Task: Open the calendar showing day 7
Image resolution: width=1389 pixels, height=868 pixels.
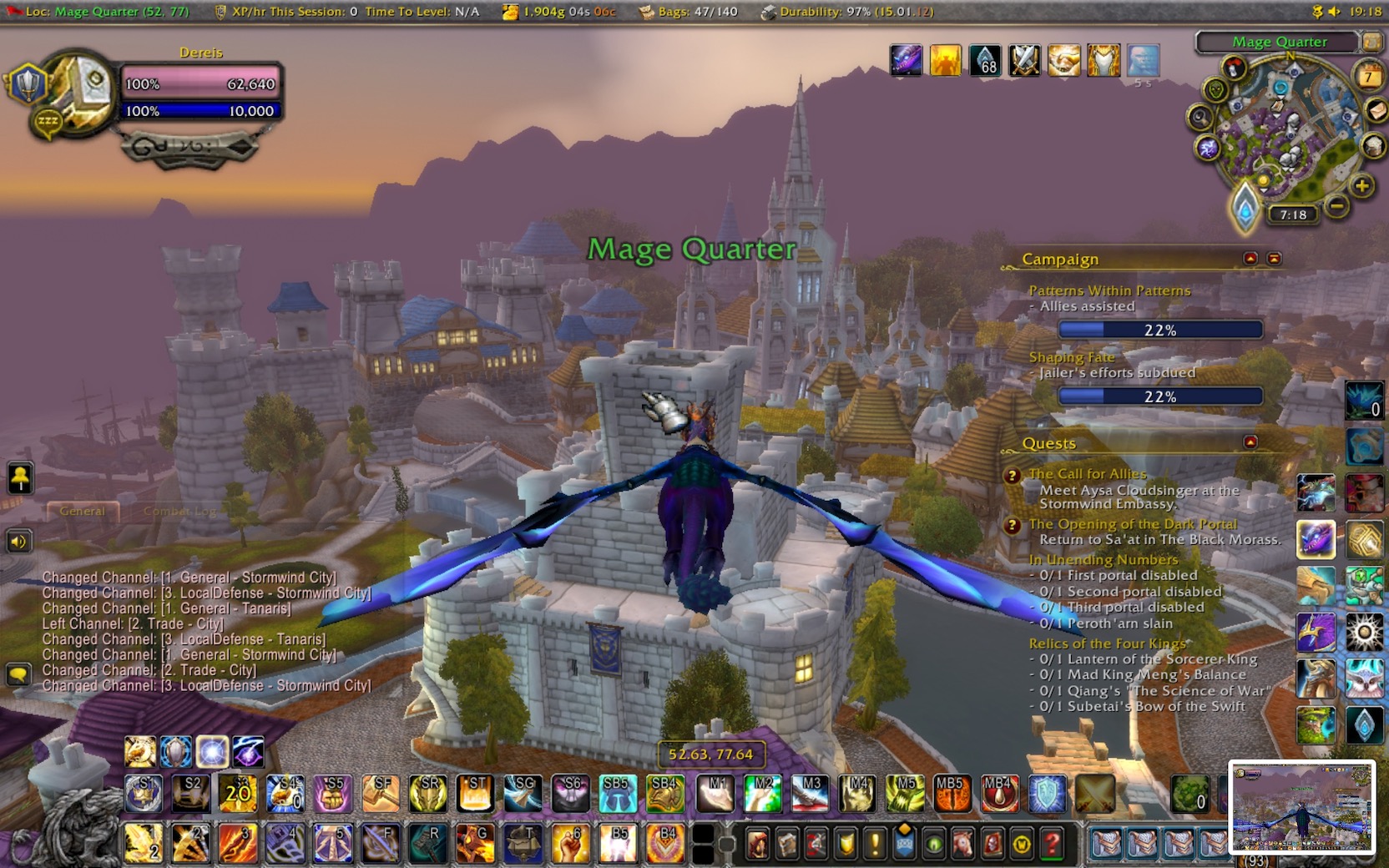Action: point(1368,77)
